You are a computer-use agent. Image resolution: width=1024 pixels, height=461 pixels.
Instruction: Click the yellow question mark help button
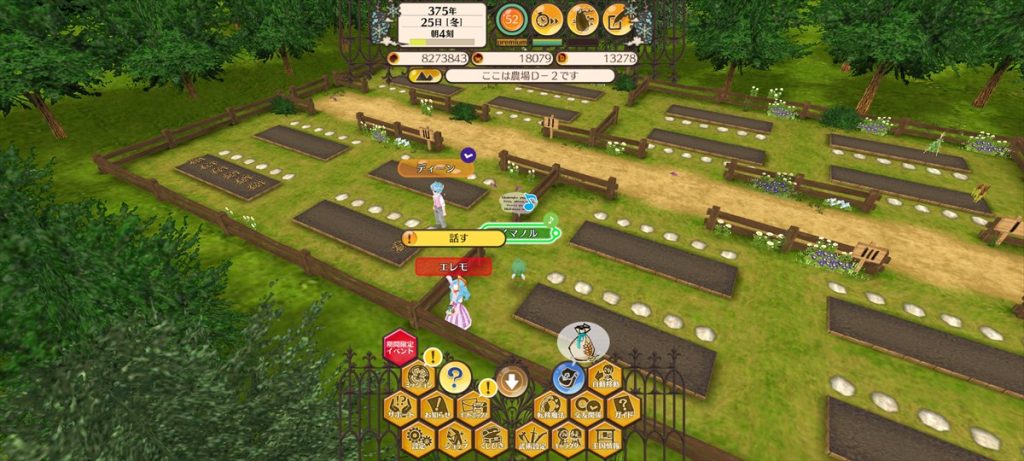(455, 377)
